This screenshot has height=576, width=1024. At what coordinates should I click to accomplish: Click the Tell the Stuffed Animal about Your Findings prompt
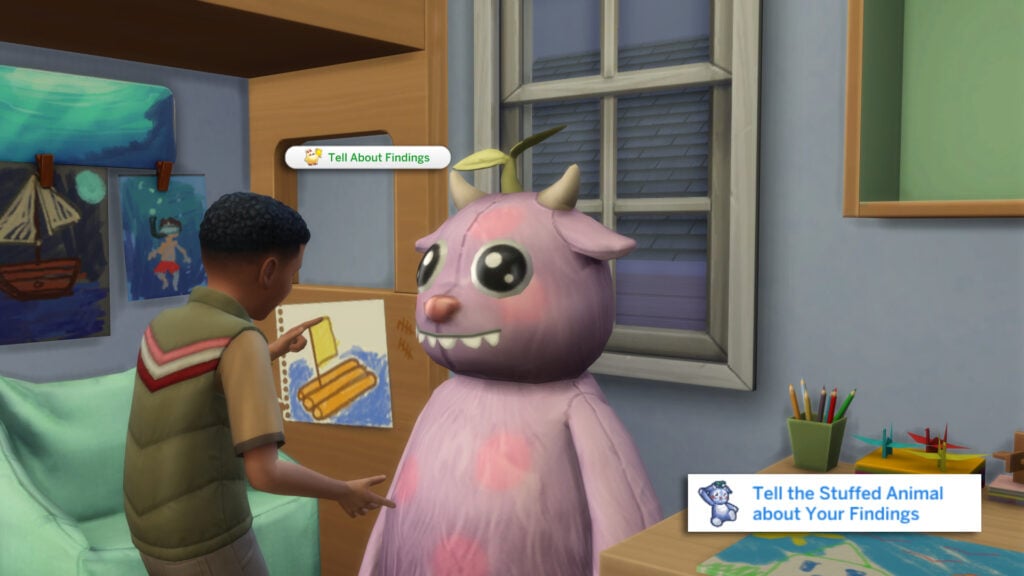coord(833,503)
